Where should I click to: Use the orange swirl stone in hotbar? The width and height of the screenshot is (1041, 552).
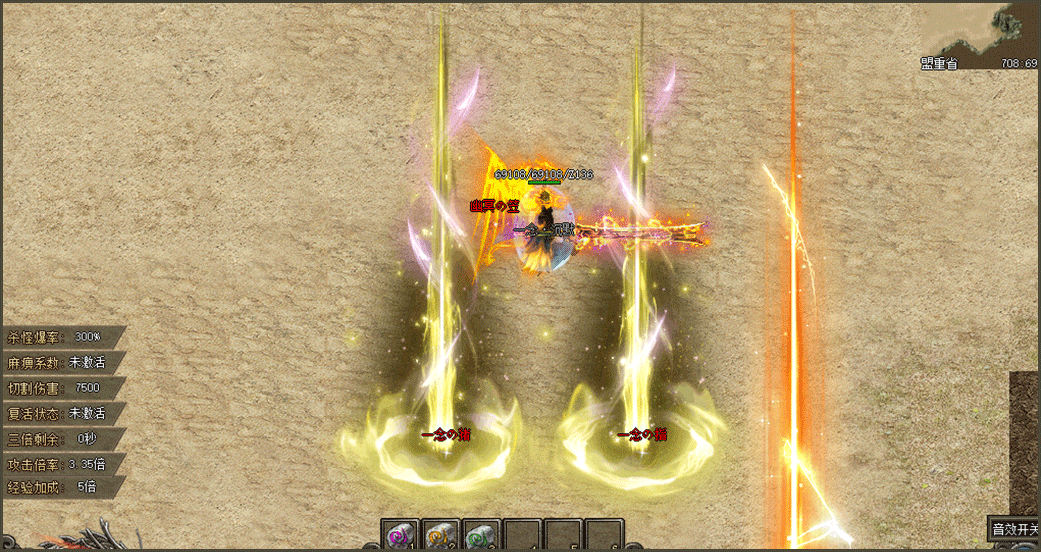(440, 535)
